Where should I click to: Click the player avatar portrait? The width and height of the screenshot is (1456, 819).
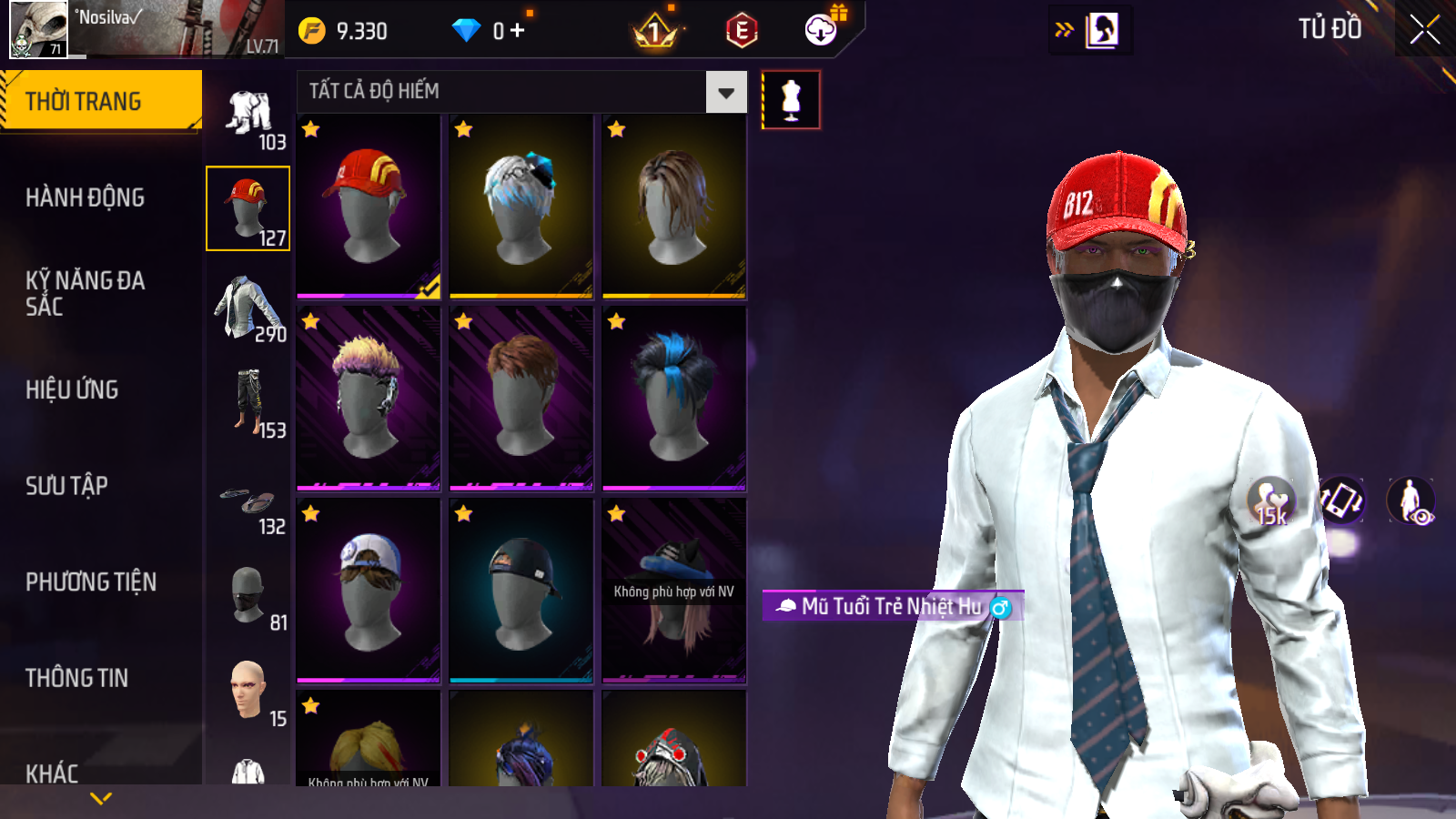(39, 29)
